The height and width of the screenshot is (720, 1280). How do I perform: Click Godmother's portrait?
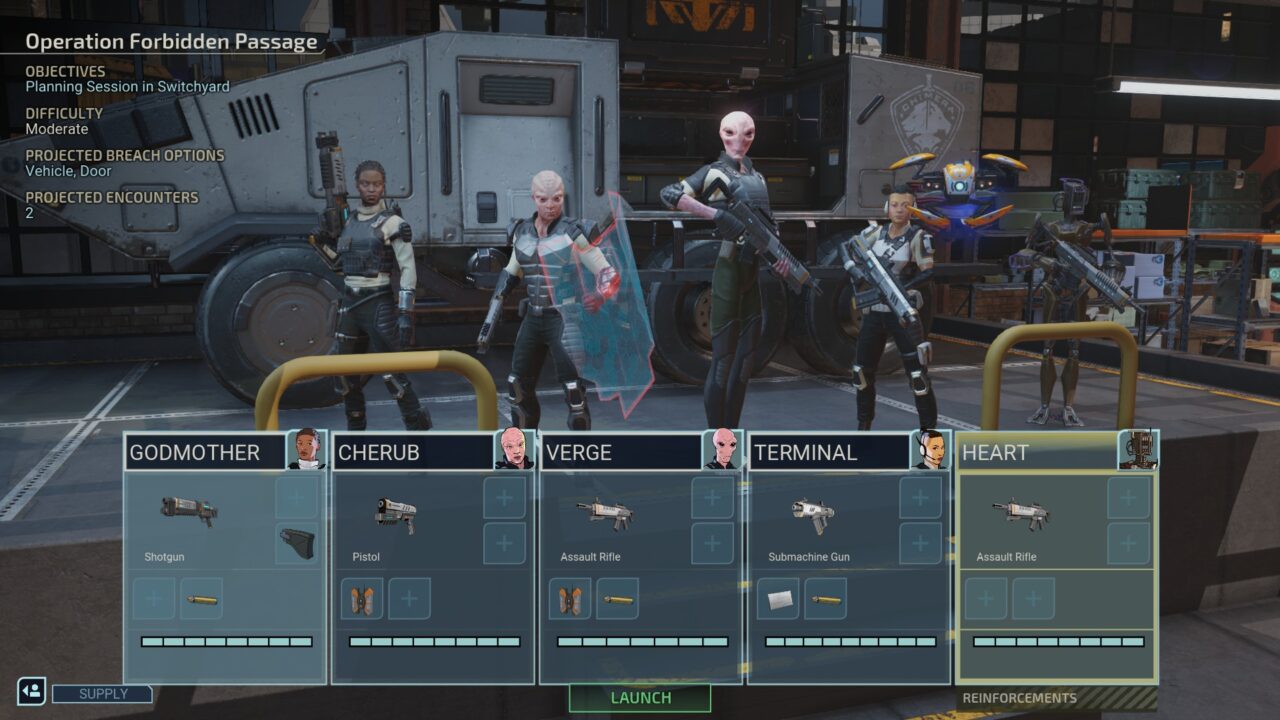click(x=306, y=450)
